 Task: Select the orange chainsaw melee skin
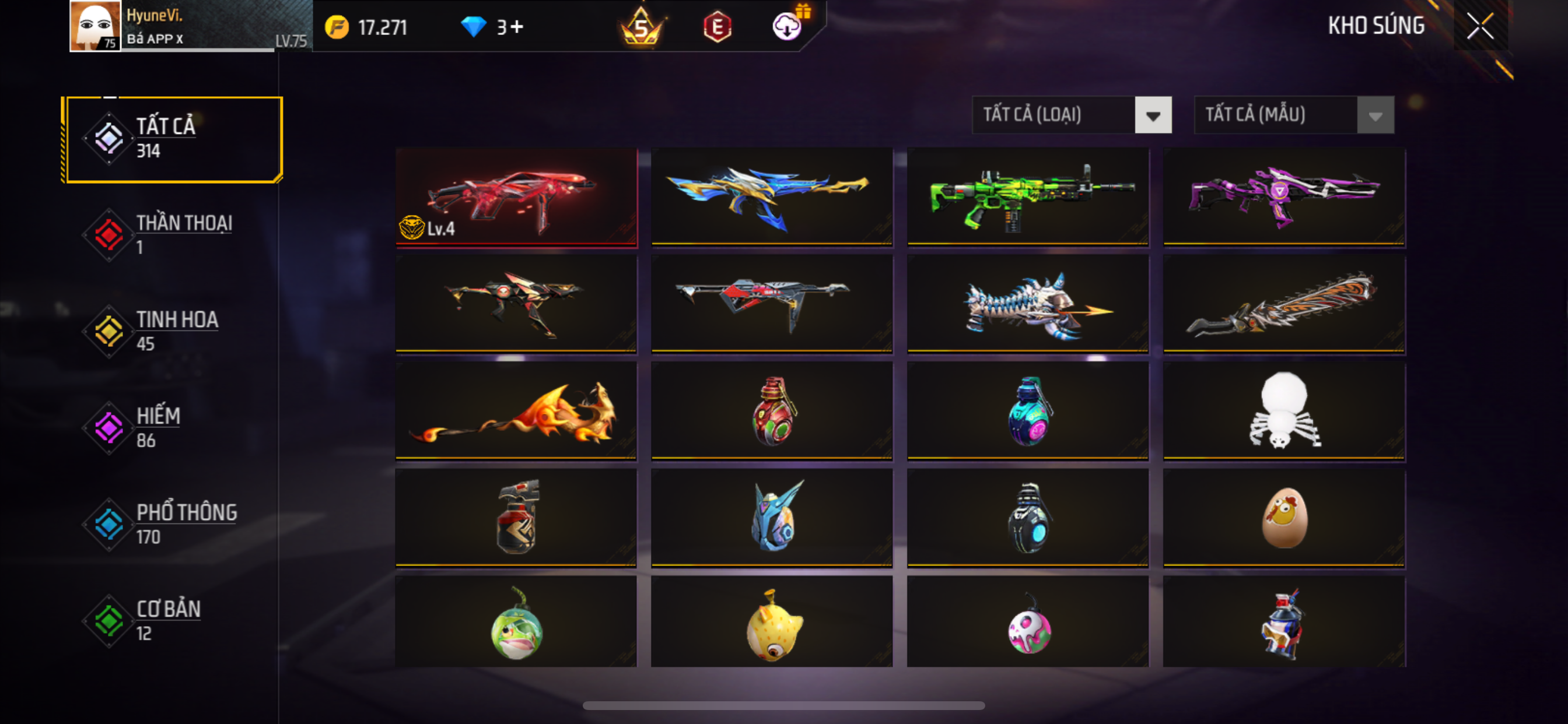pos(1284,304)
